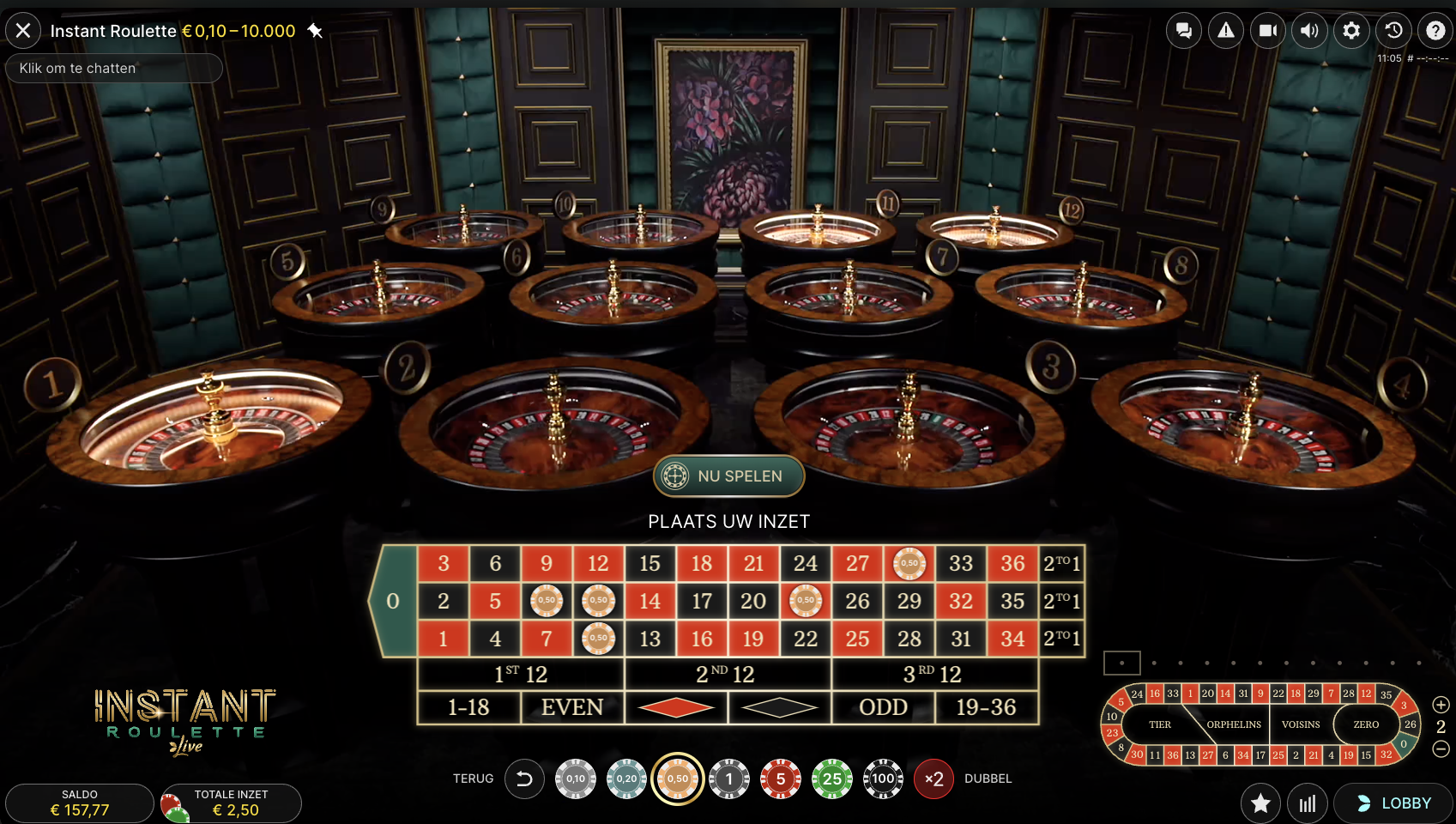The image size is (1456, 824).
Task: Click the Klik om te chatten field
Action: pyautogui.click(x=113, y=68)
